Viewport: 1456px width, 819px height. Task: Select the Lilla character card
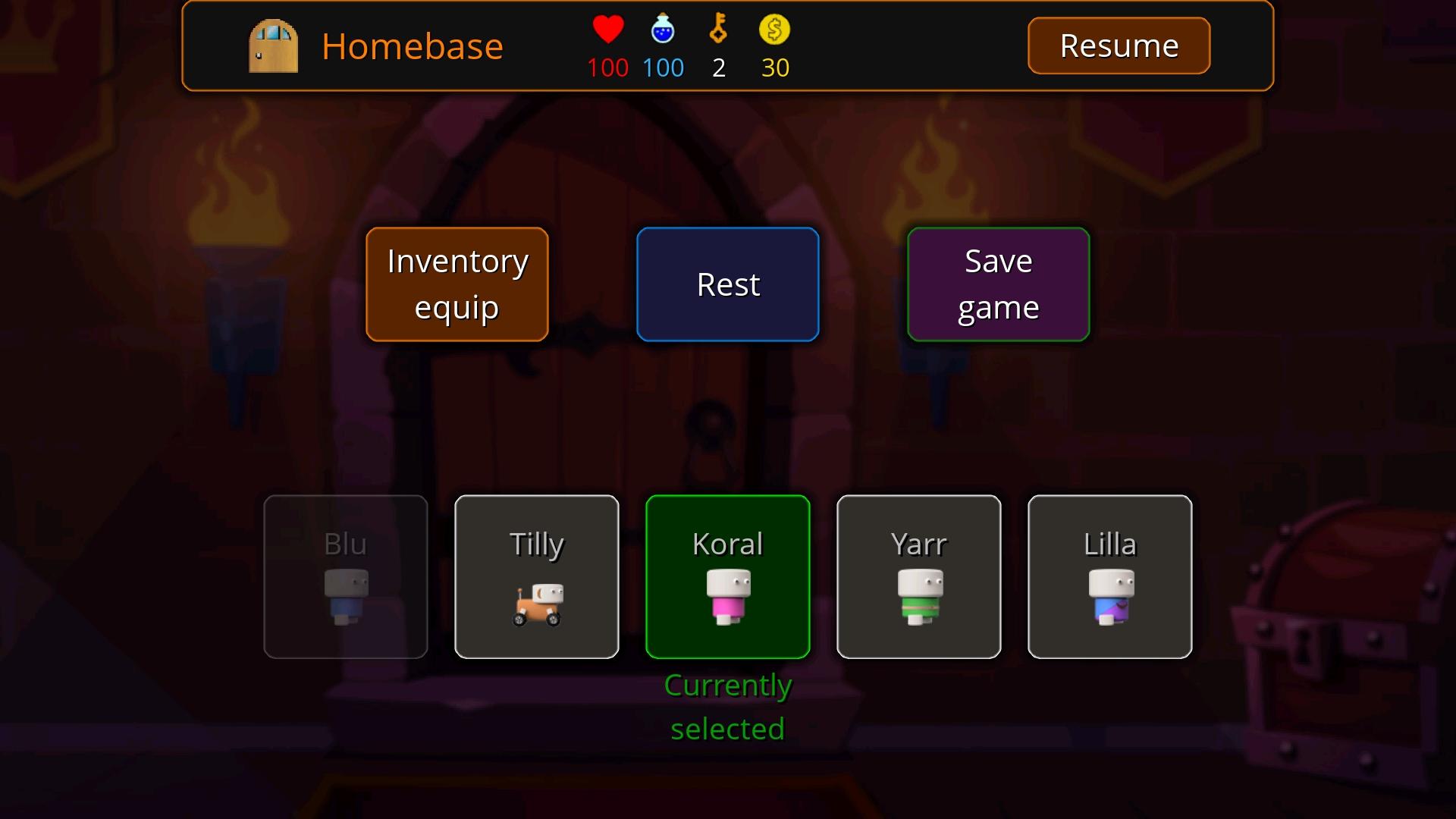1109,576
